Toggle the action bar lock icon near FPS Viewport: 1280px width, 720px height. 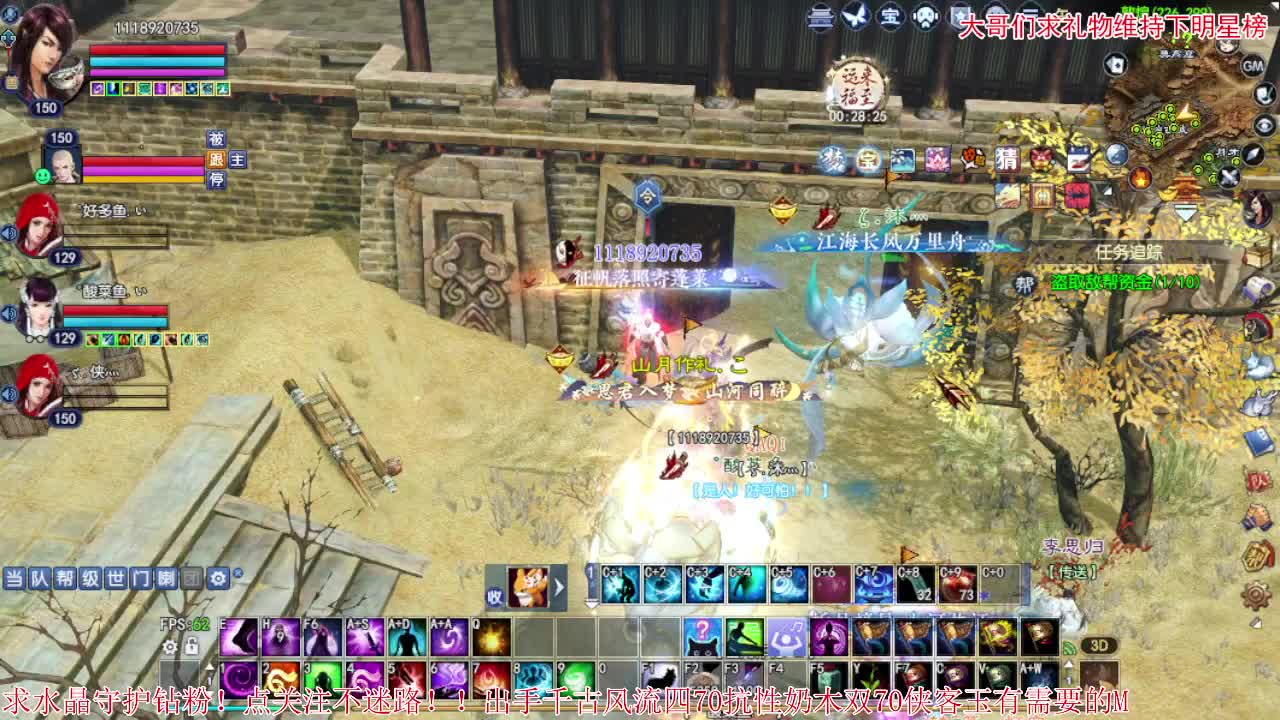click(190, 646)
